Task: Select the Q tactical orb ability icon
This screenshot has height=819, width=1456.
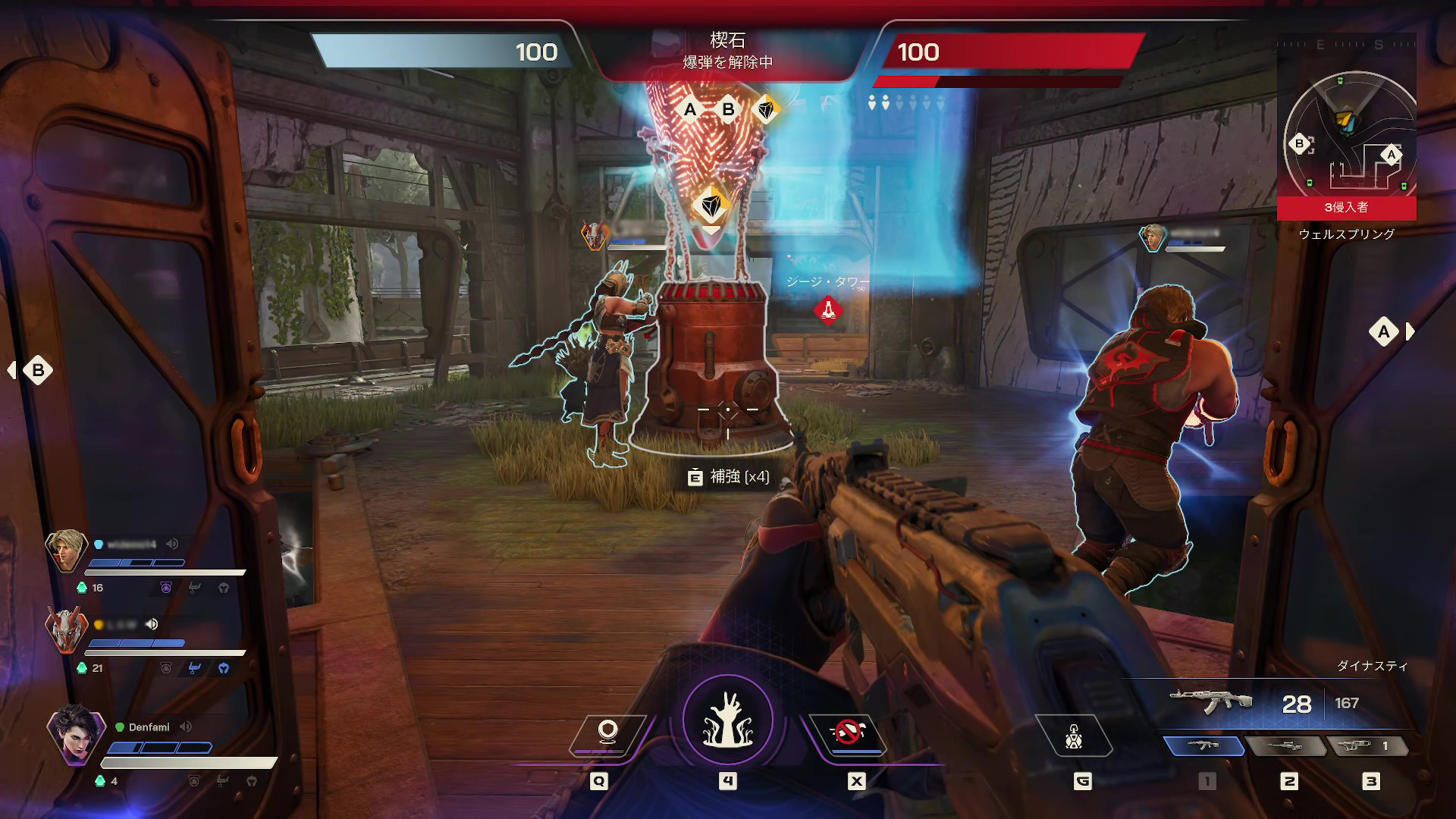Action: pos(607,732)
